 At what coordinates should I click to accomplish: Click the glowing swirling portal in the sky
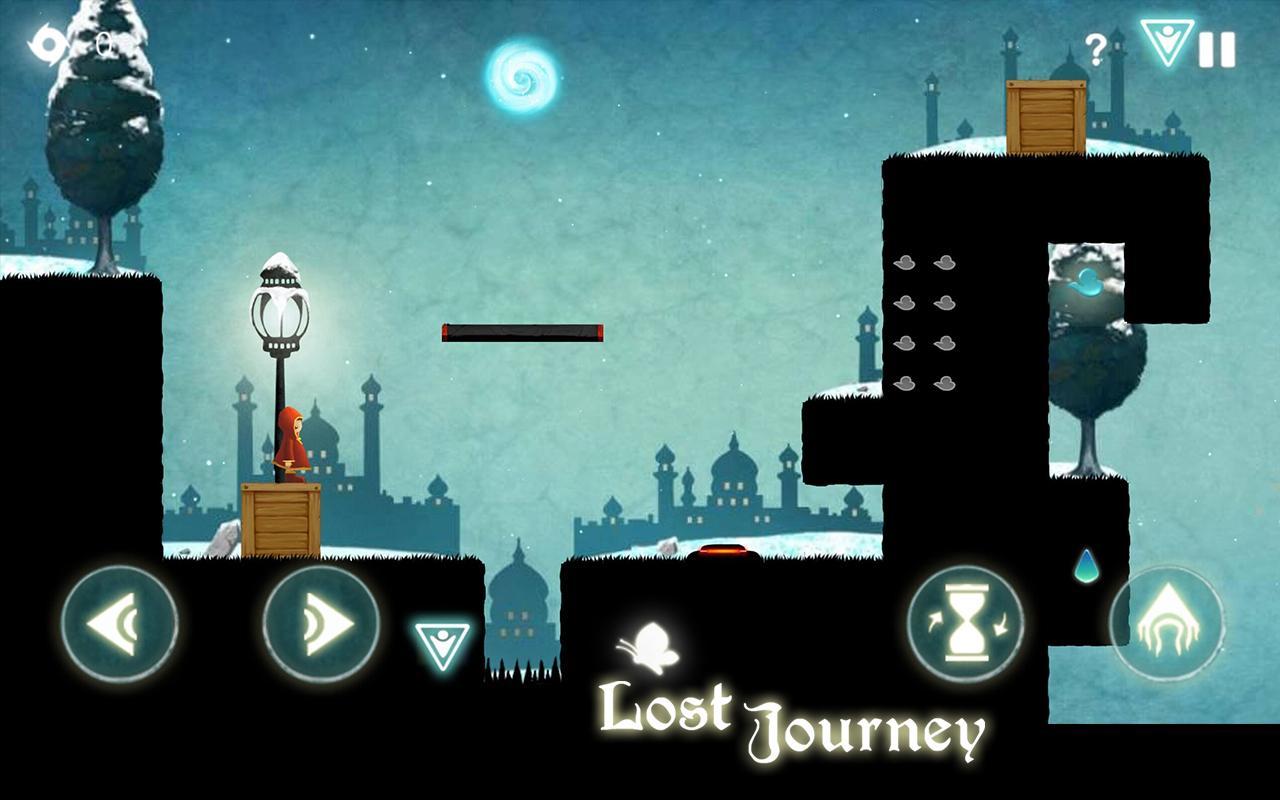click(x=522, y=75)
